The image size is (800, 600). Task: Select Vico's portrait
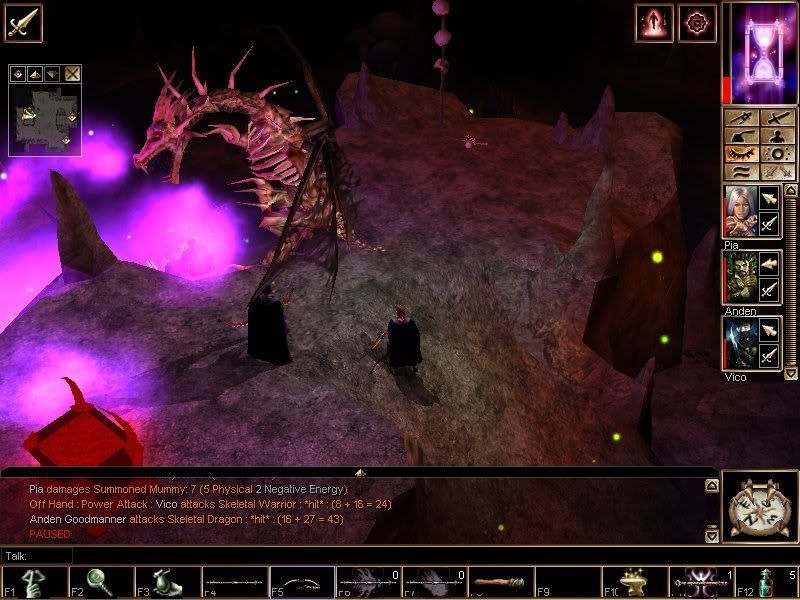[738, 343]
